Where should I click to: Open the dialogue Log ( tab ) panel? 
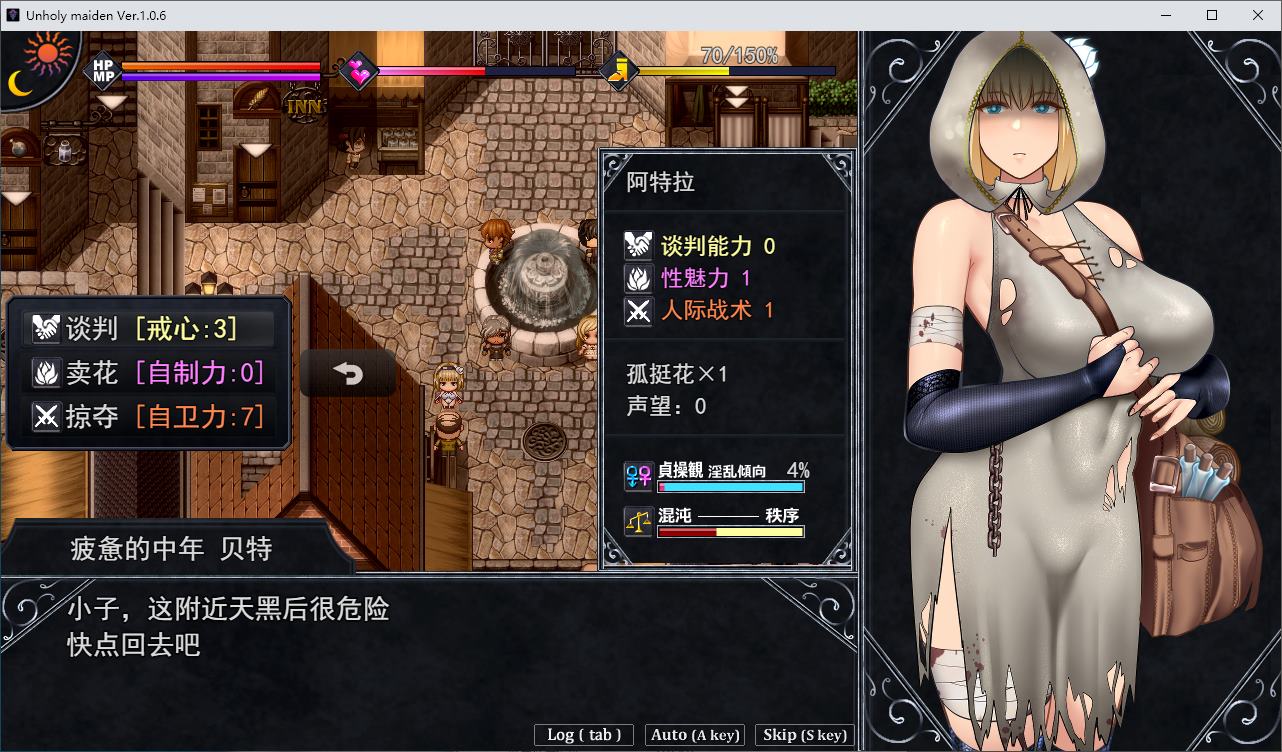(583, 735)
